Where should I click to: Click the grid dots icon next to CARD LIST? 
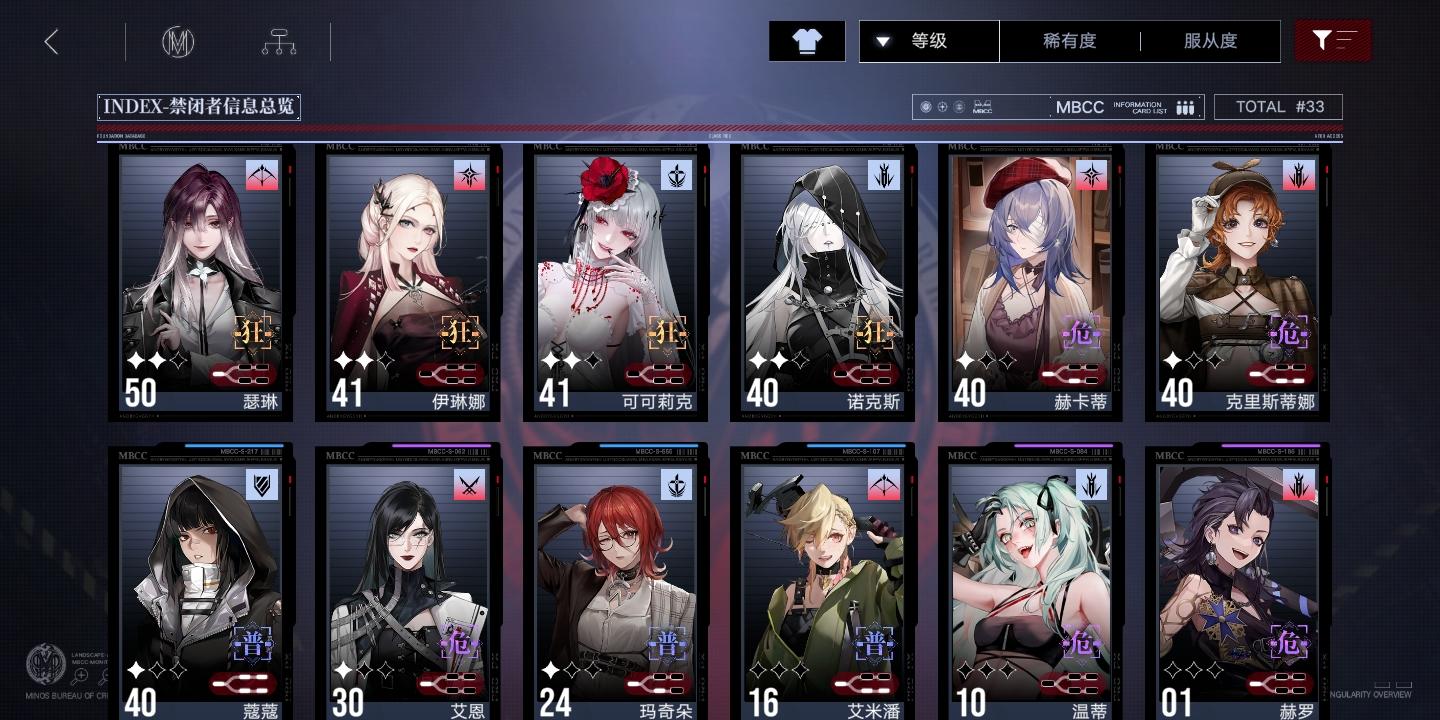coord(1185,107)
